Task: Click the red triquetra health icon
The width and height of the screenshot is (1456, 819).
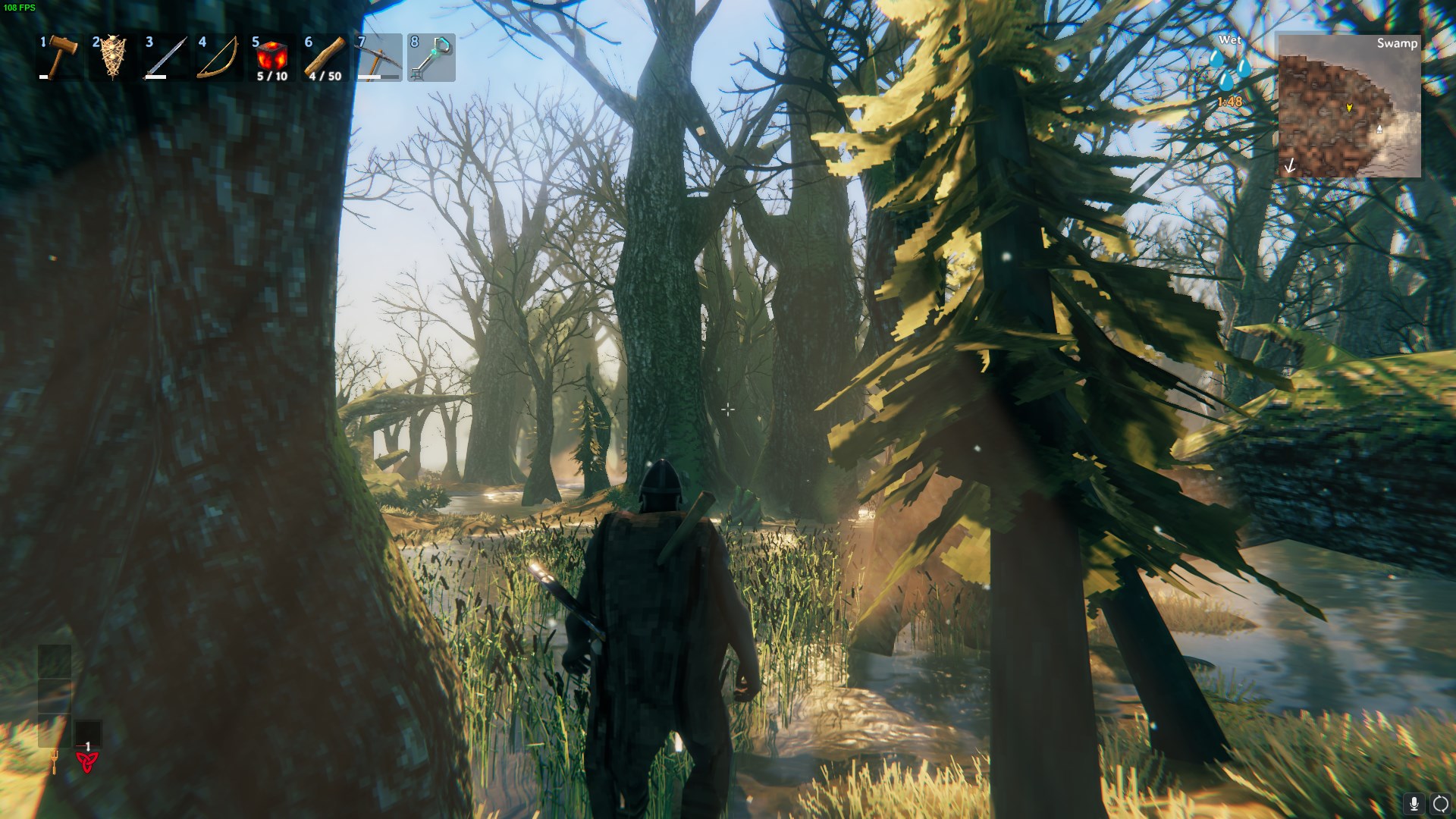Action: point(87,761)
